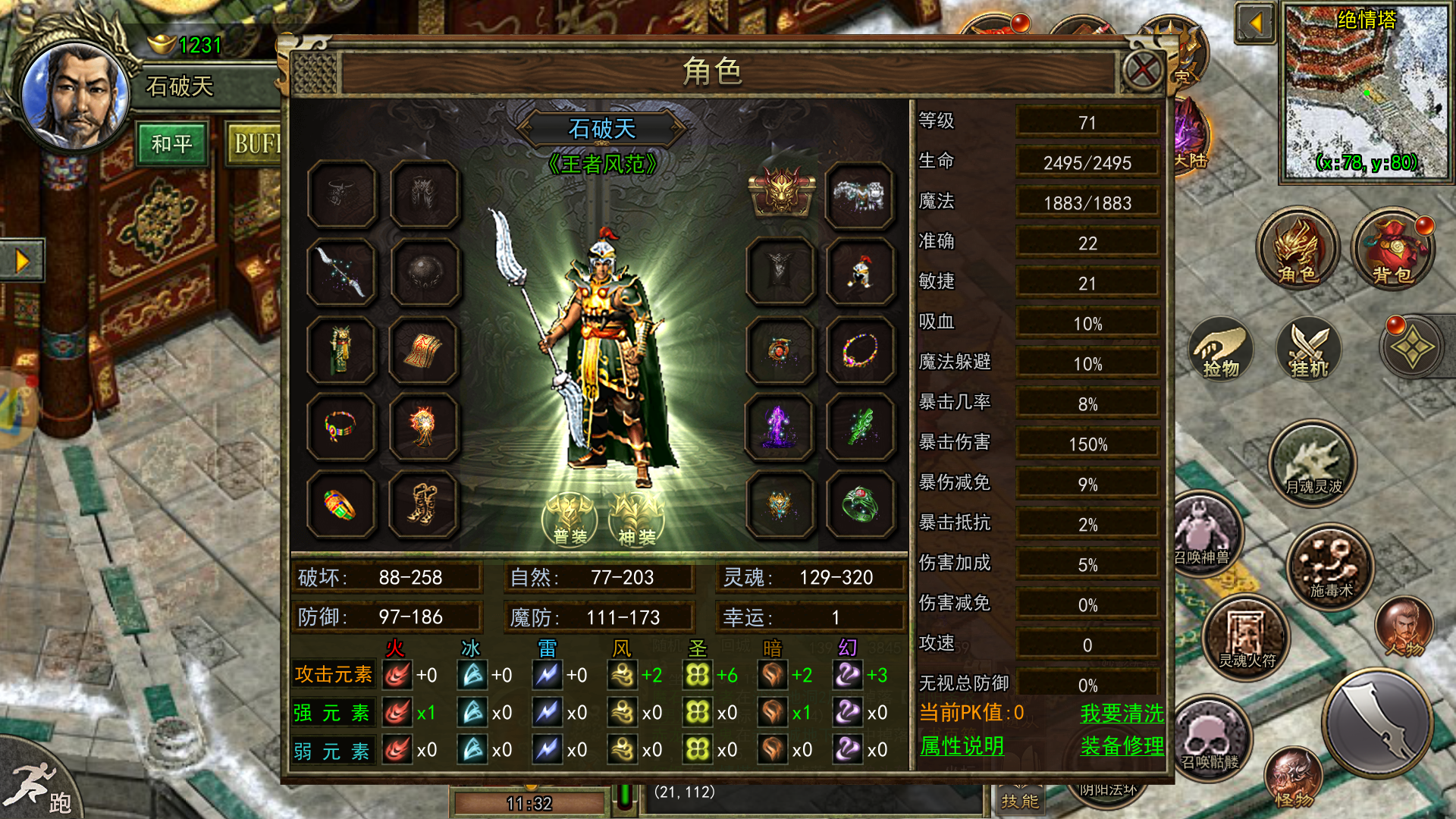The width and height of the screenshot is (1456, 819).
Task: Open the 背包 backpack
Action: (1392, 250)
